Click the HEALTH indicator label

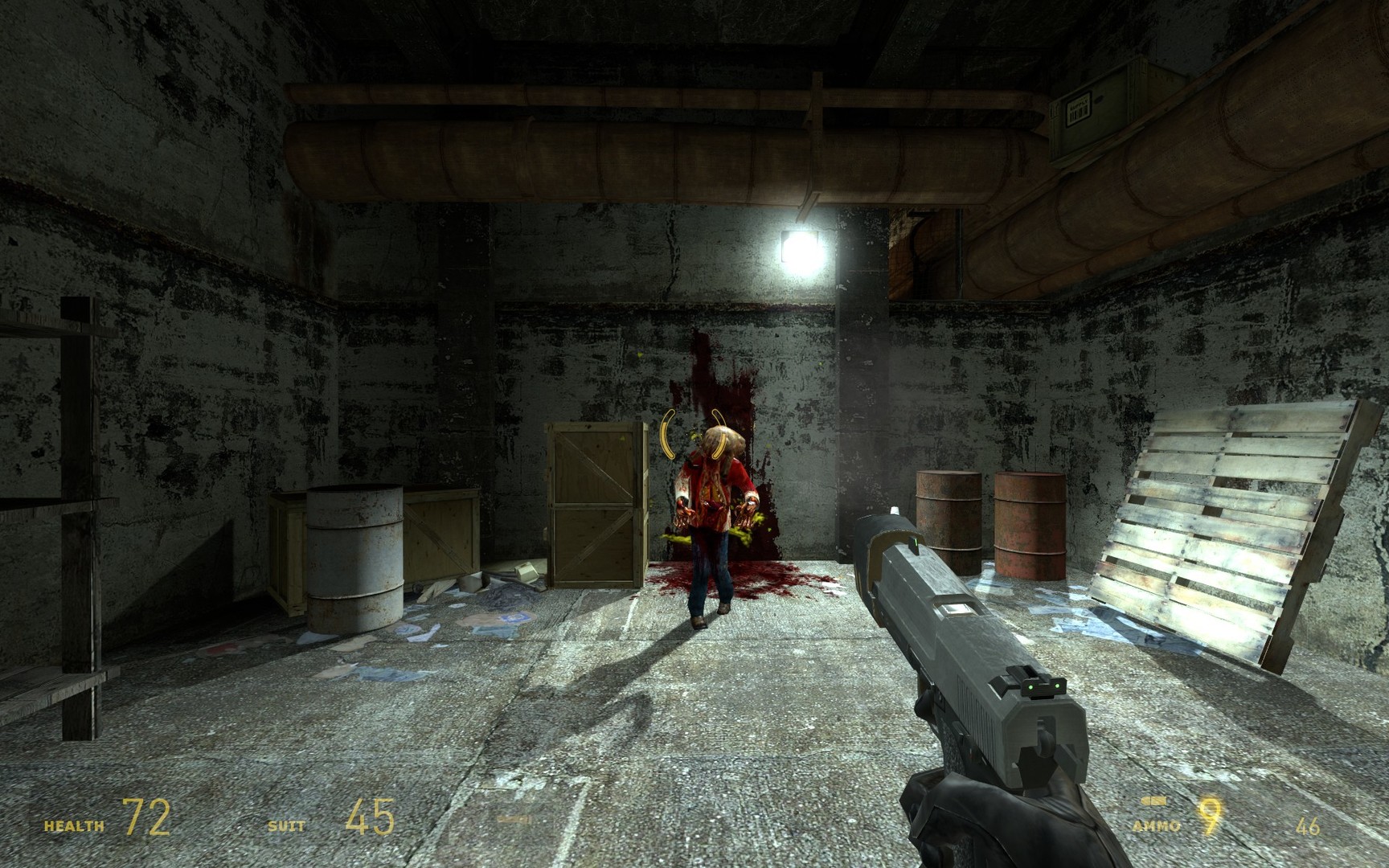click(73, 824)
